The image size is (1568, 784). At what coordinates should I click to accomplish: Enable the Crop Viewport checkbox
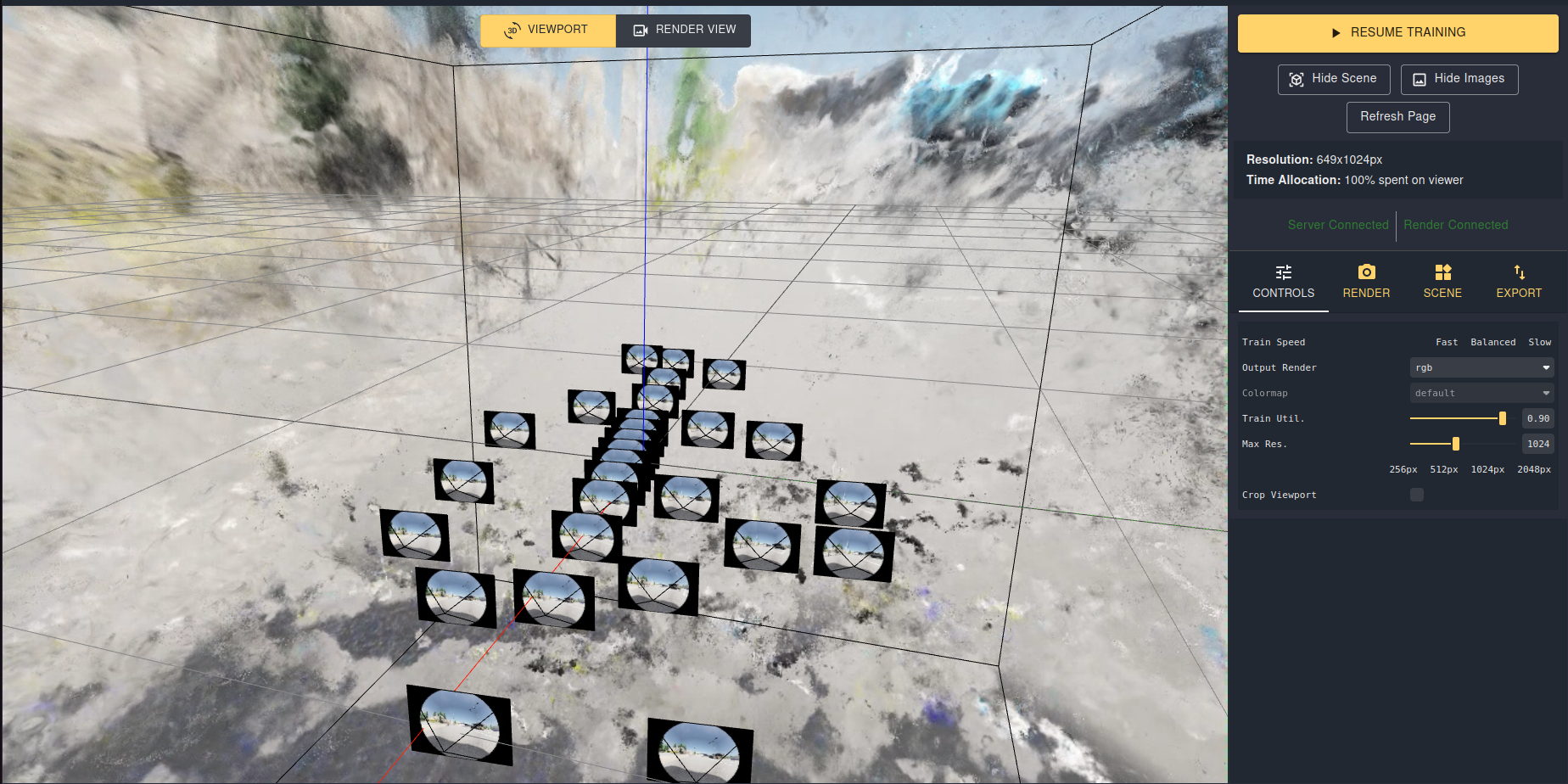click(1416, 495)
